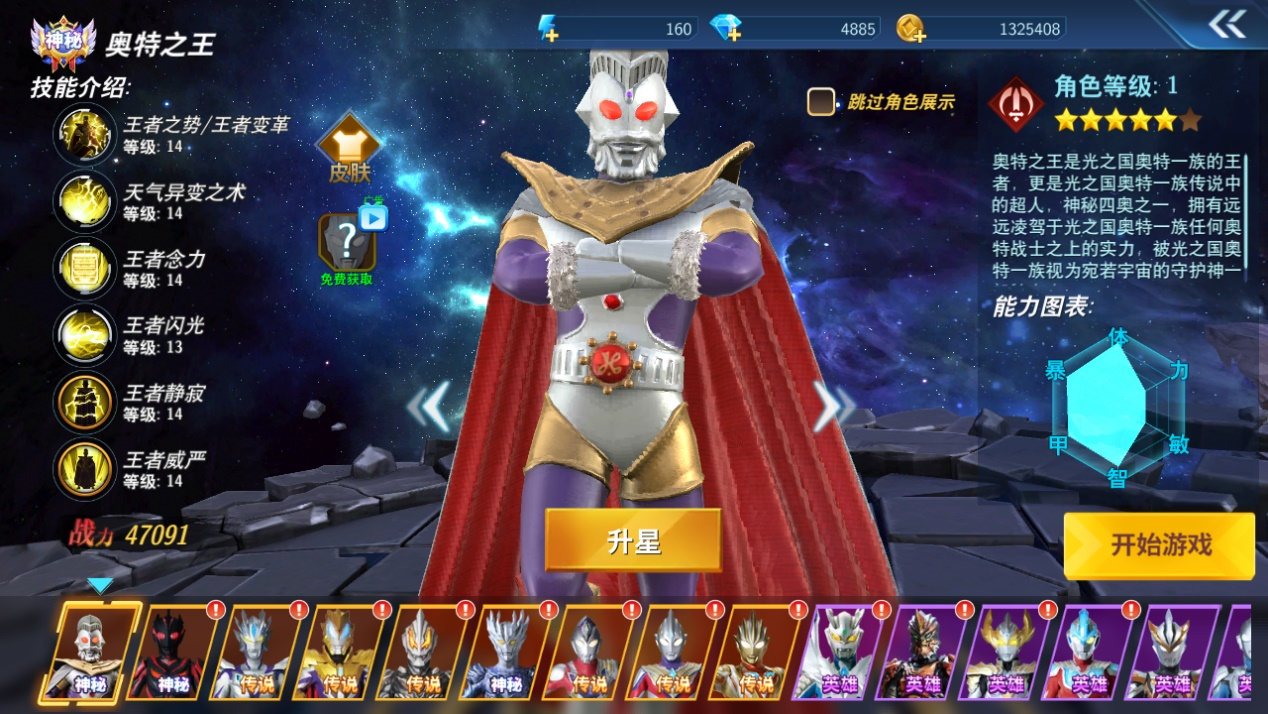The width and height of the screenshot is (1268, 714).
Task: Open the 王者念力 skill details
Action: click(85, 268)
